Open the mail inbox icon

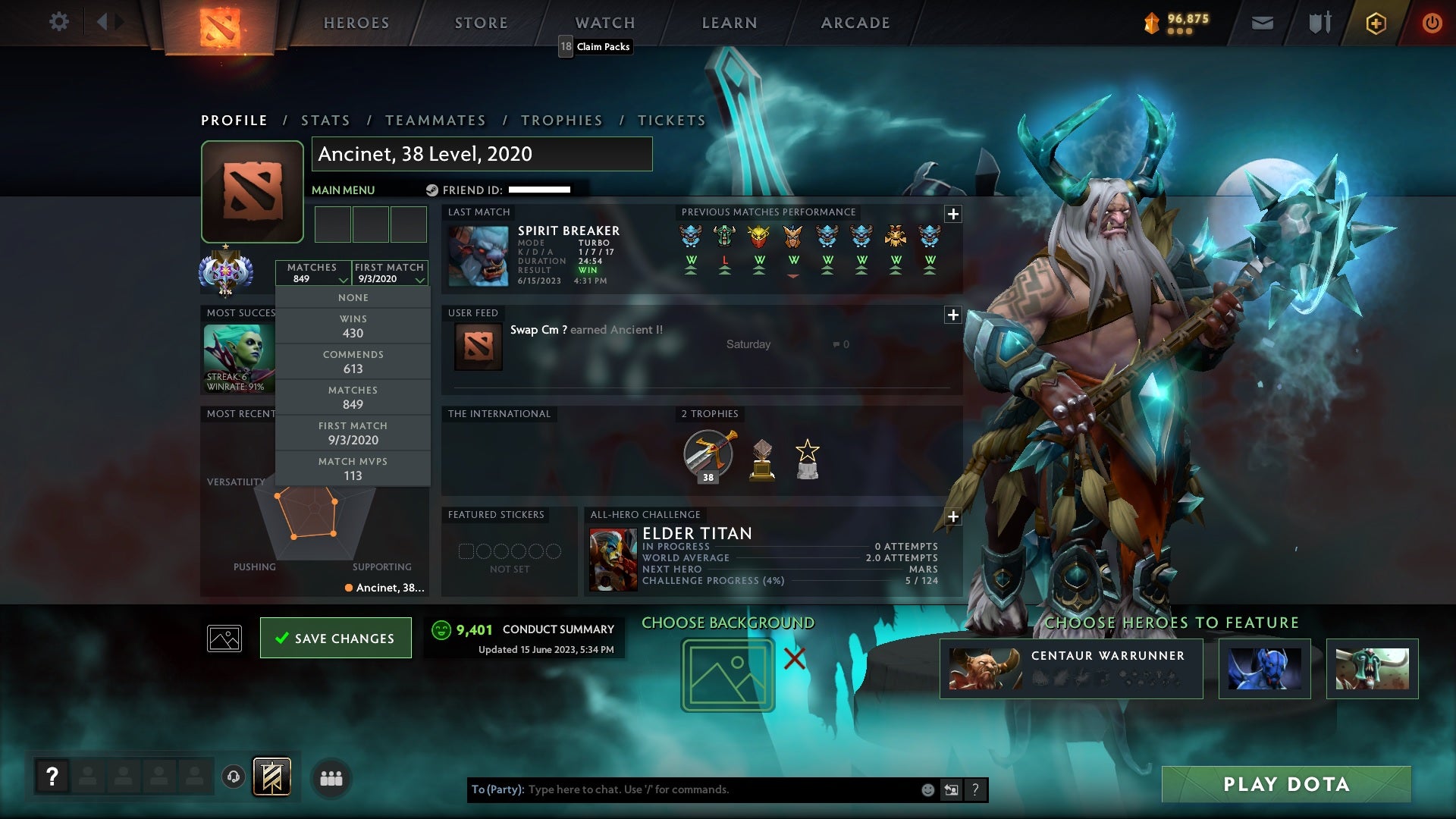tap(1262, 23)
